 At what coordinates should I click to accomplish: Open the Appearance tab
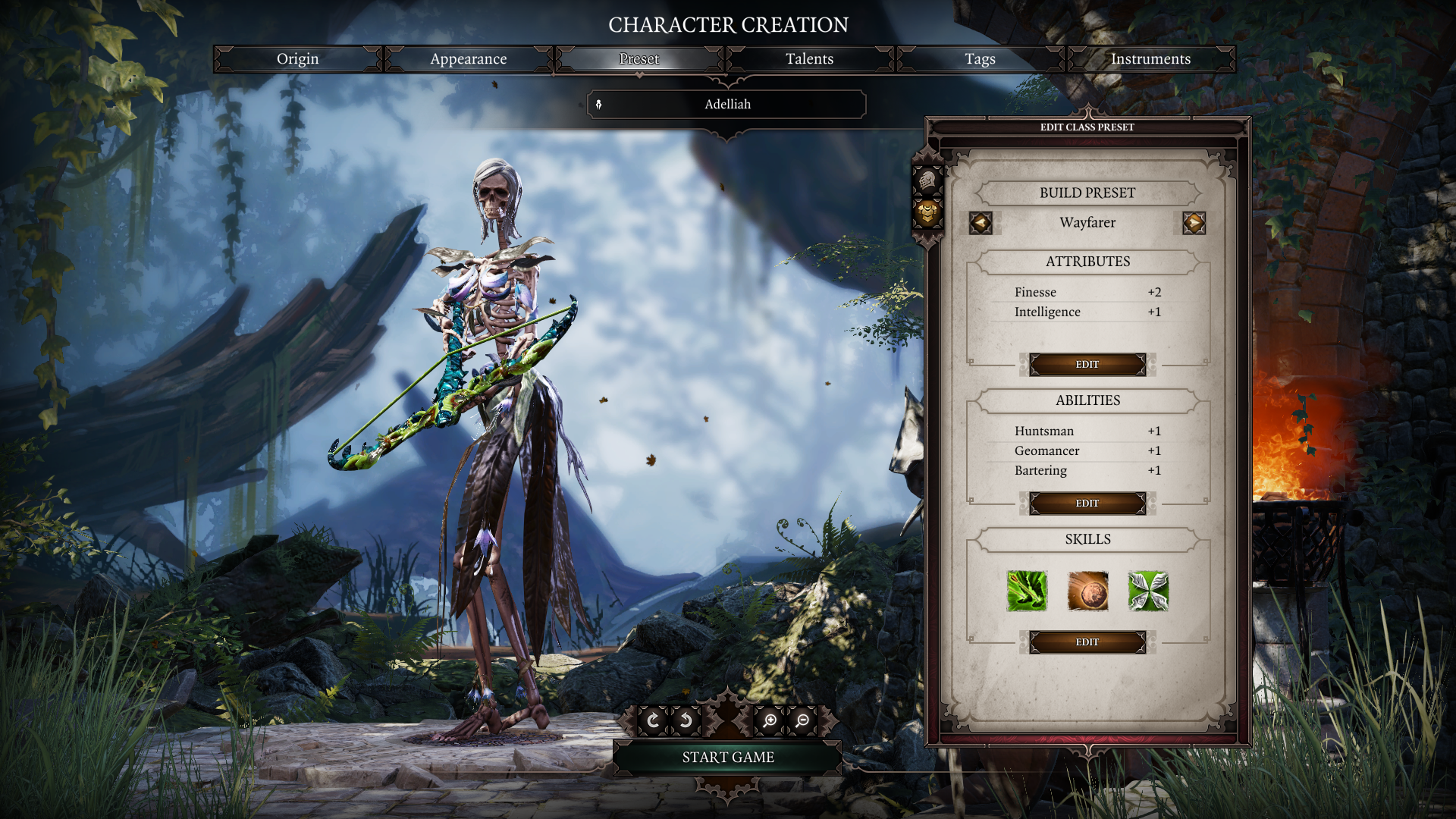[x=468, y=59]
